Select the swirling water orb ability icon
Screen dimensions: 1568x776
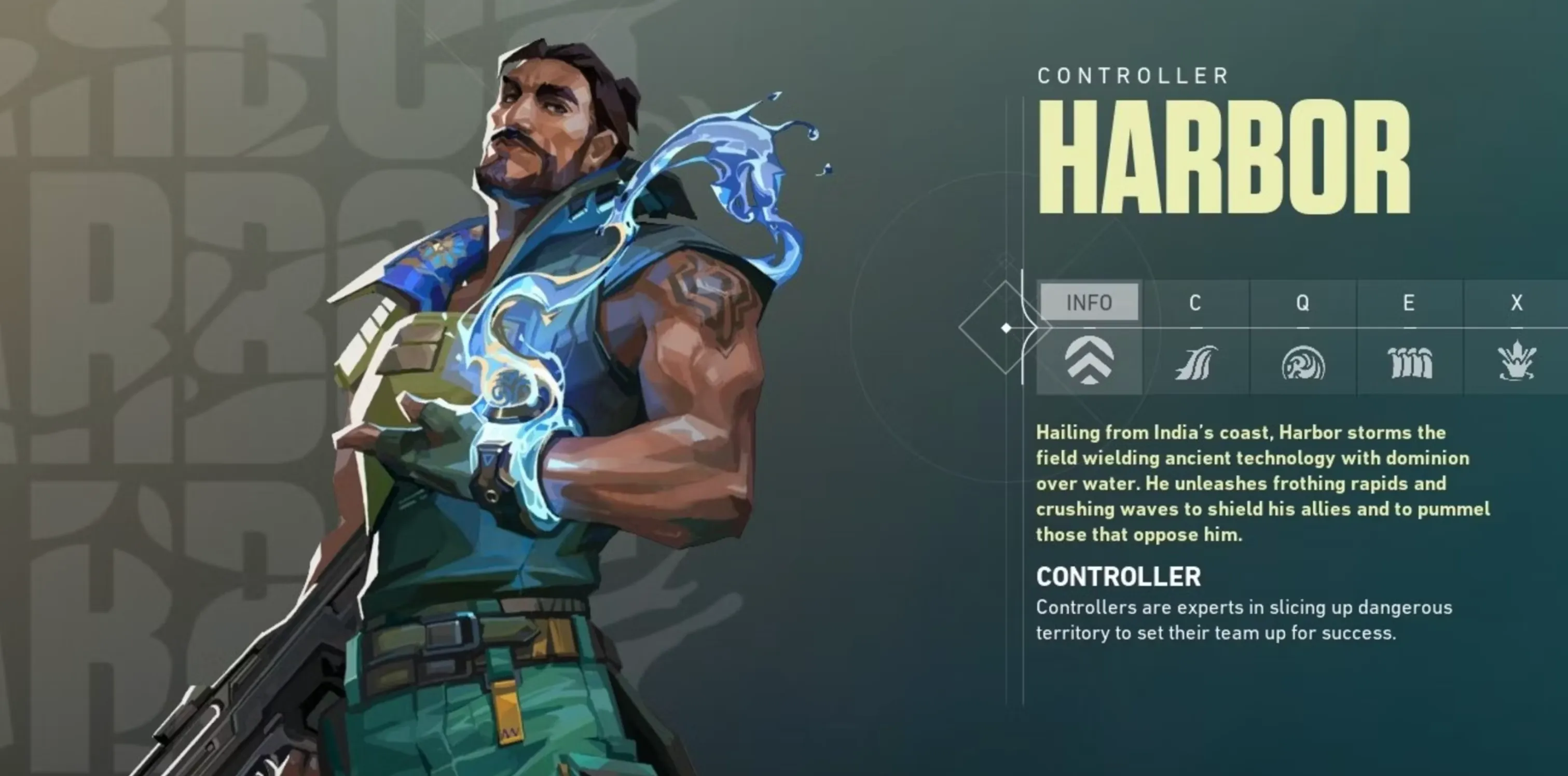point(1303,363)
